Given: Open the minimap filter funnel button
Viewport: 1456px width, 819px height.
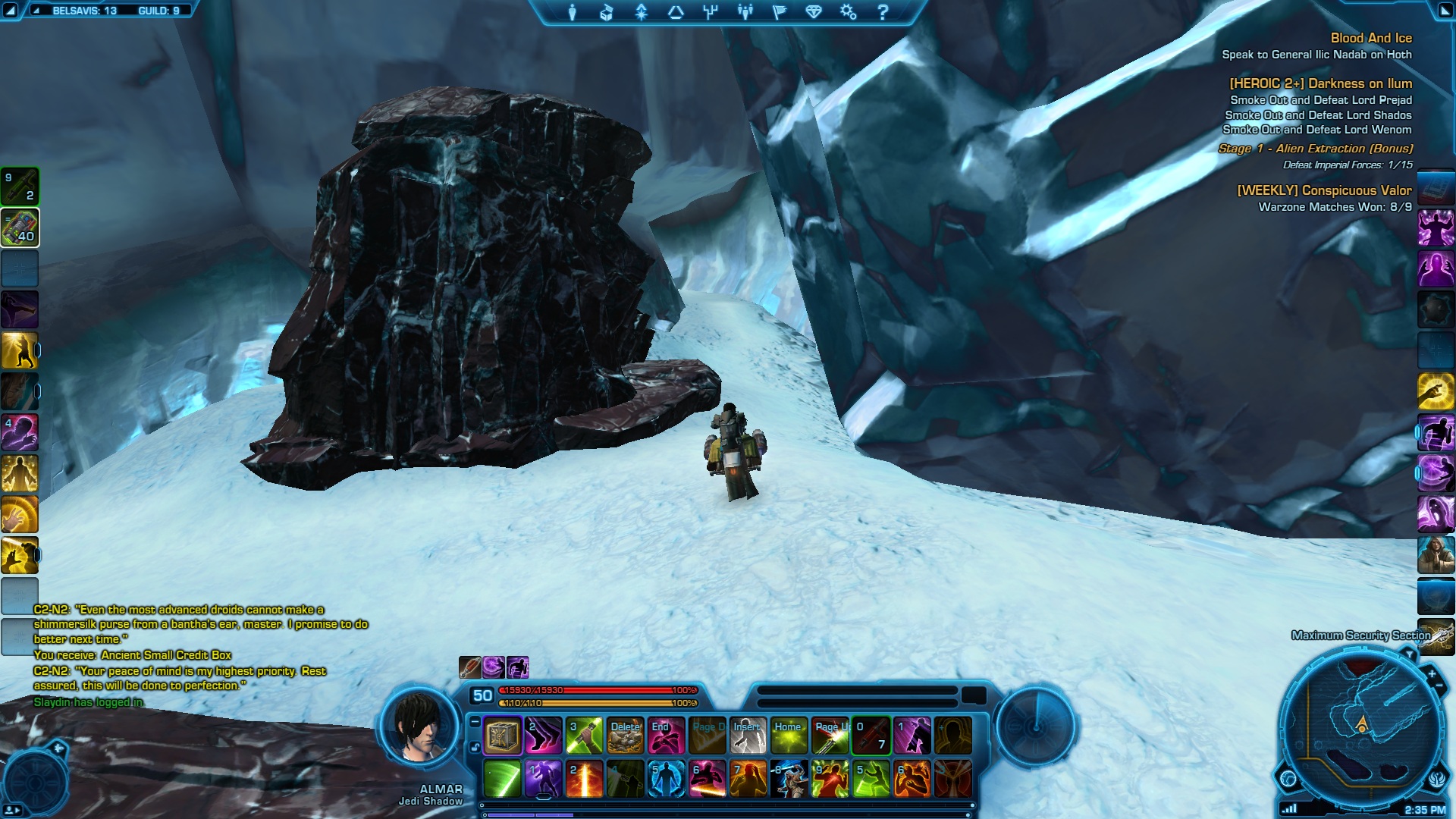Looking at the screenshot, I should 1409,654.
